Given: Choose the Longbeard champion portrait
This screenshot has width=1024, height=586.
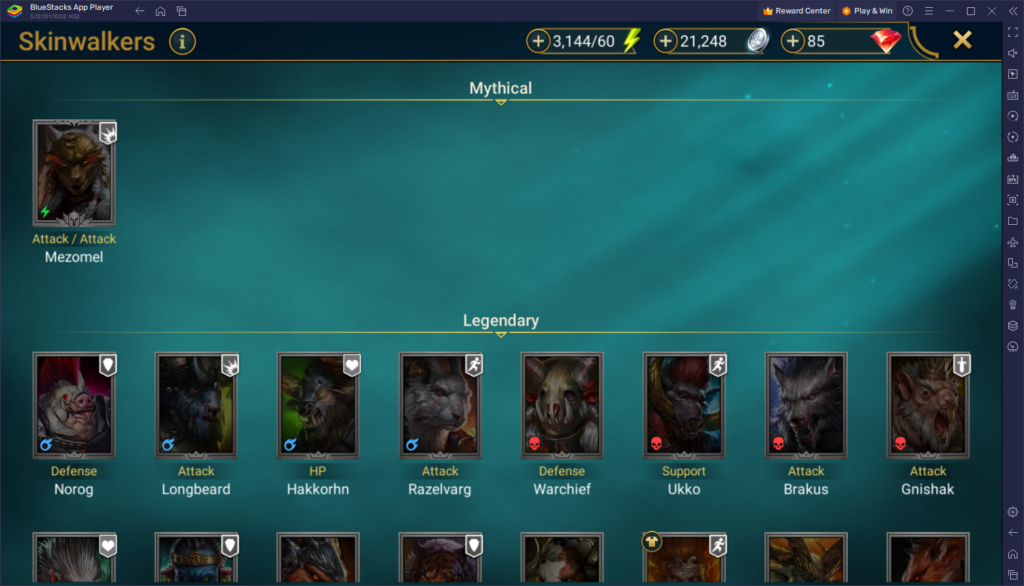Looking at the screenshot, I should [197, 405].
